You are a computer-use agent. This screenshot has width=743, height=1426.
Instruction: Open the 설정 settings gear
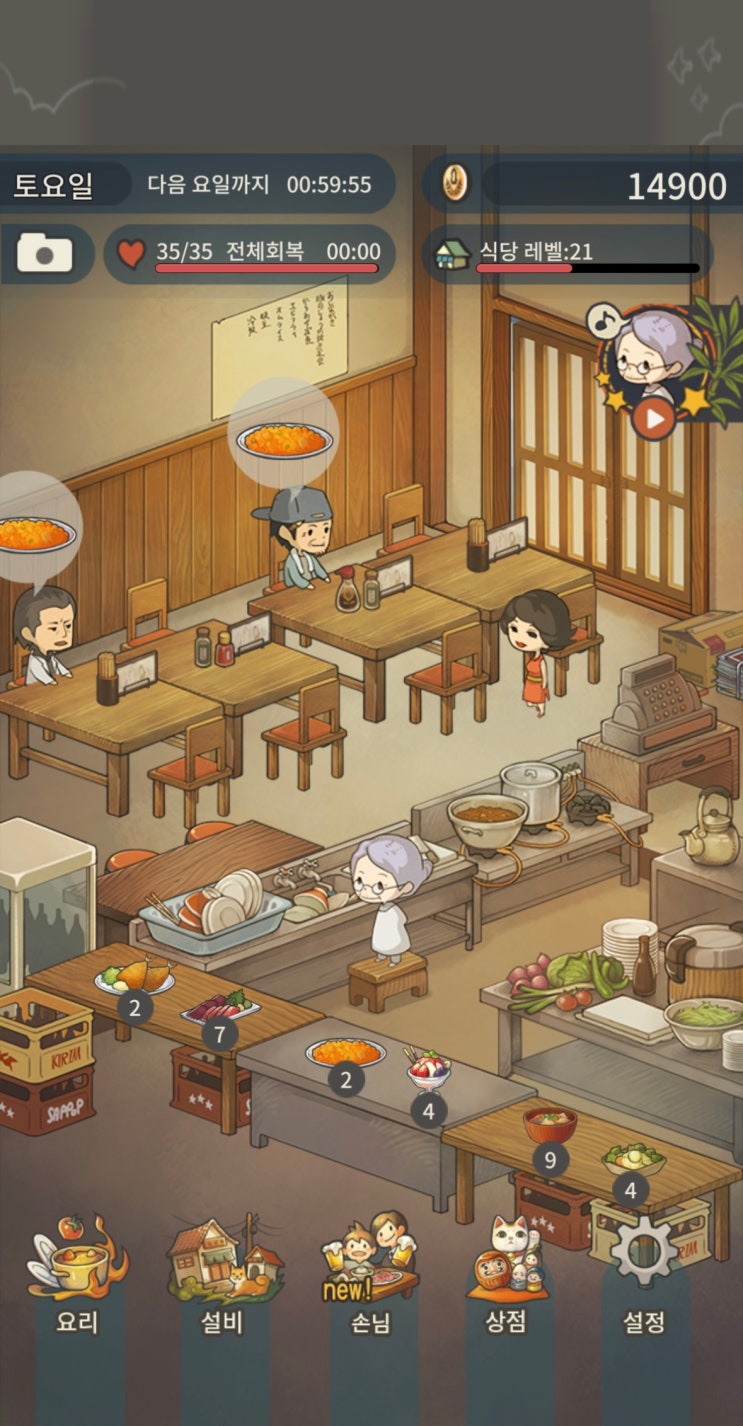pos(644,1270)
